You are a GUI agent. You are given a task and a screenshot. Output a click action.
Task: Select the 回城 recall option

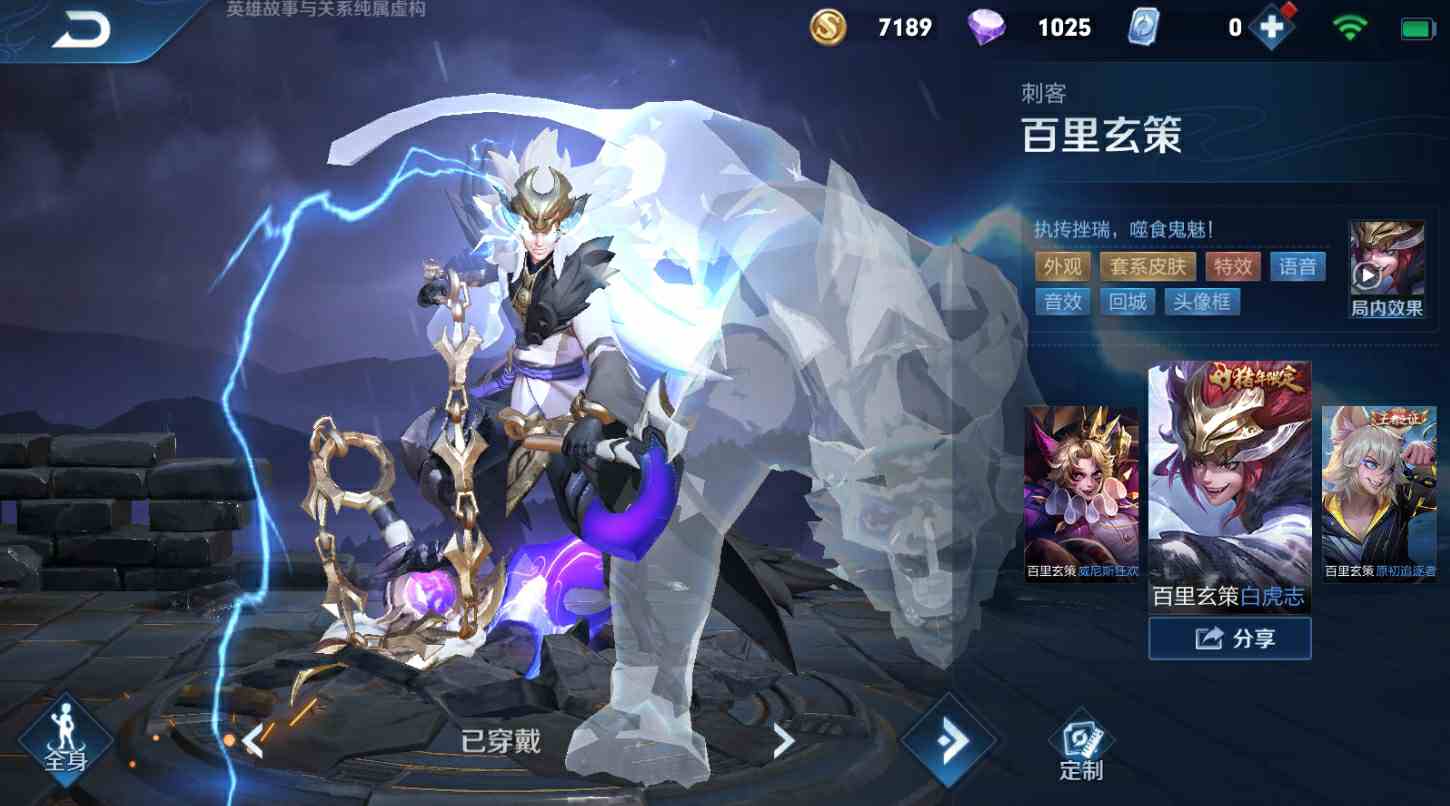pos(1127,301)
